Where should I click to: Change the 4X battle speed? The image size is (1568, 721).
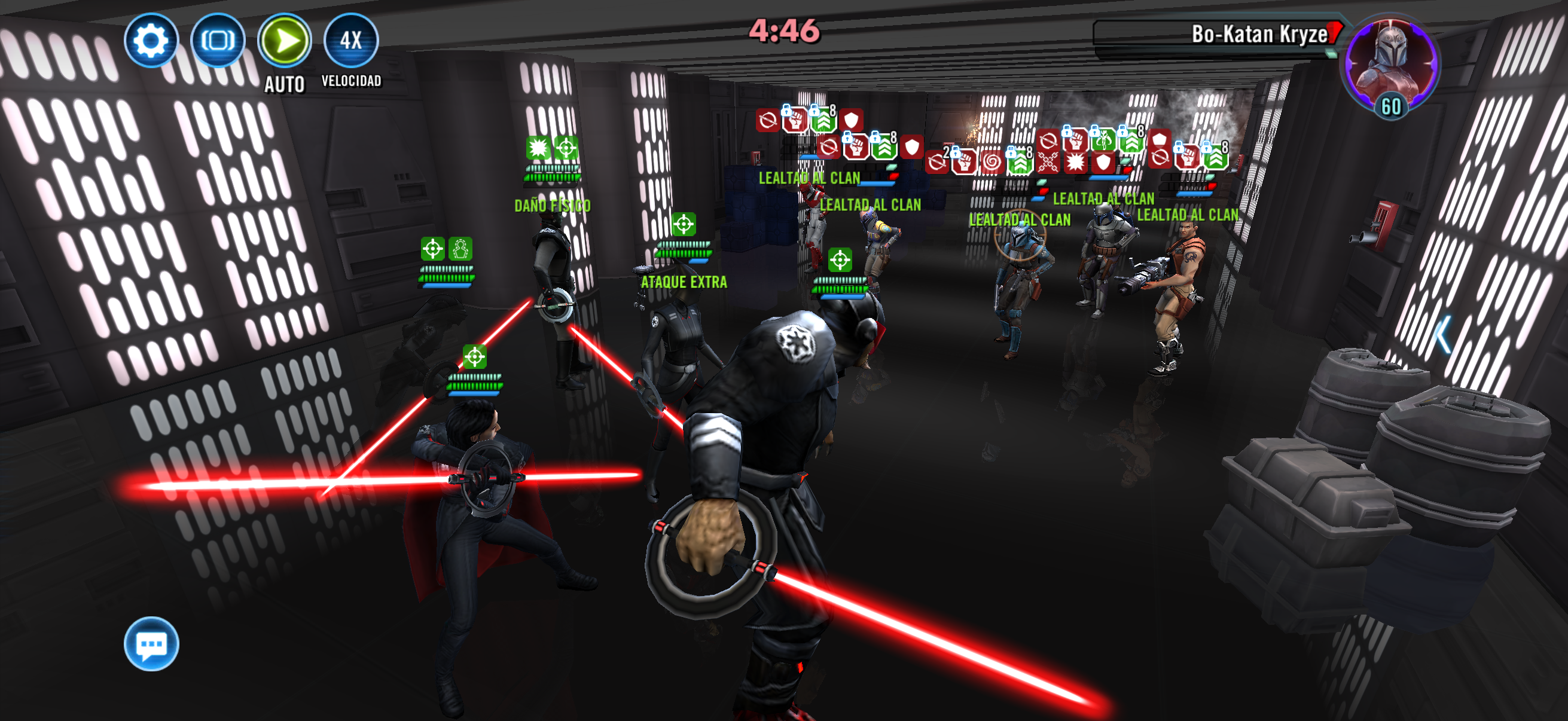351,41
